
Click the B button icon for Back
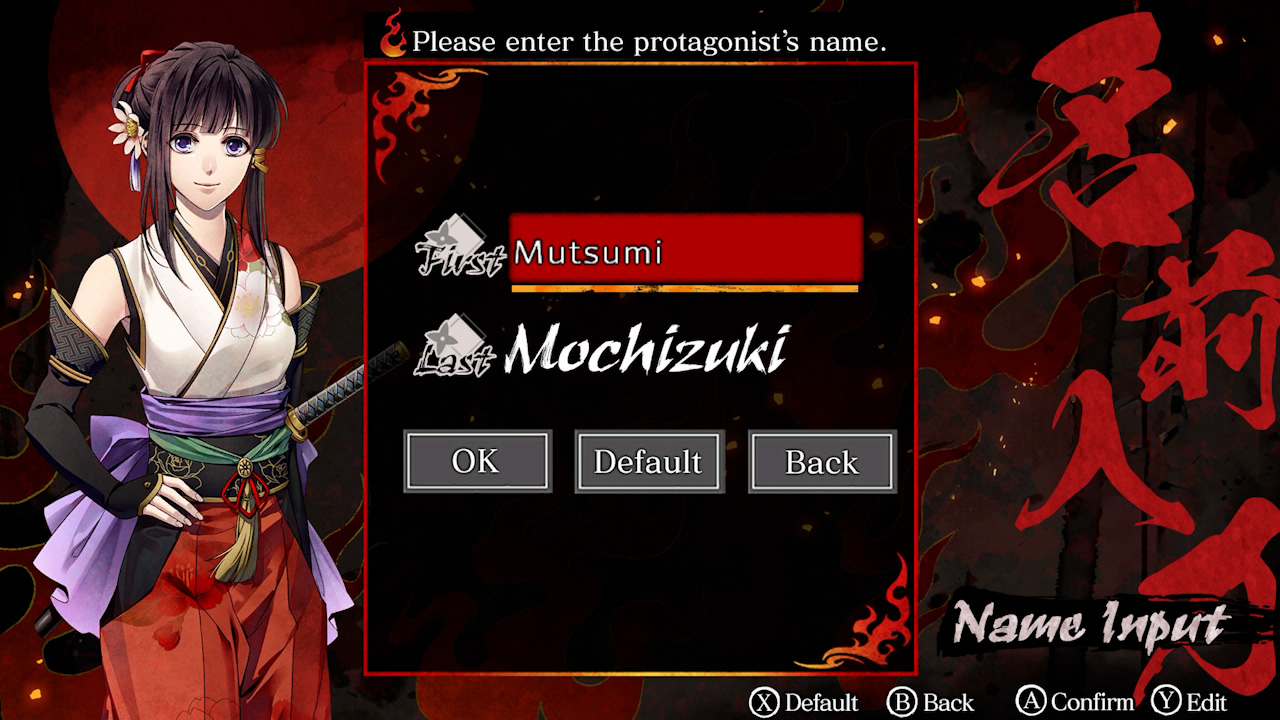(x=906, y=701)
